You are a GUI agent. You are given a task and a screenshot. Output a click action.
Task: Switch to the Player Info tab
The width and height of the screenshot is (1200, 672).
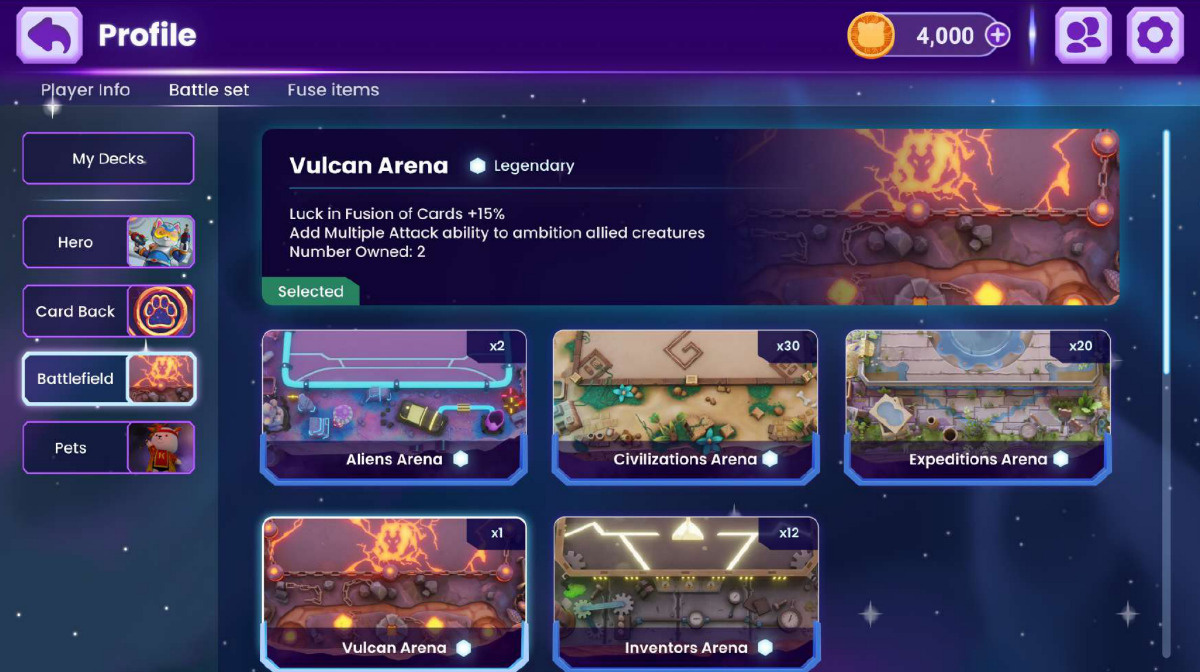click(85, 90)
